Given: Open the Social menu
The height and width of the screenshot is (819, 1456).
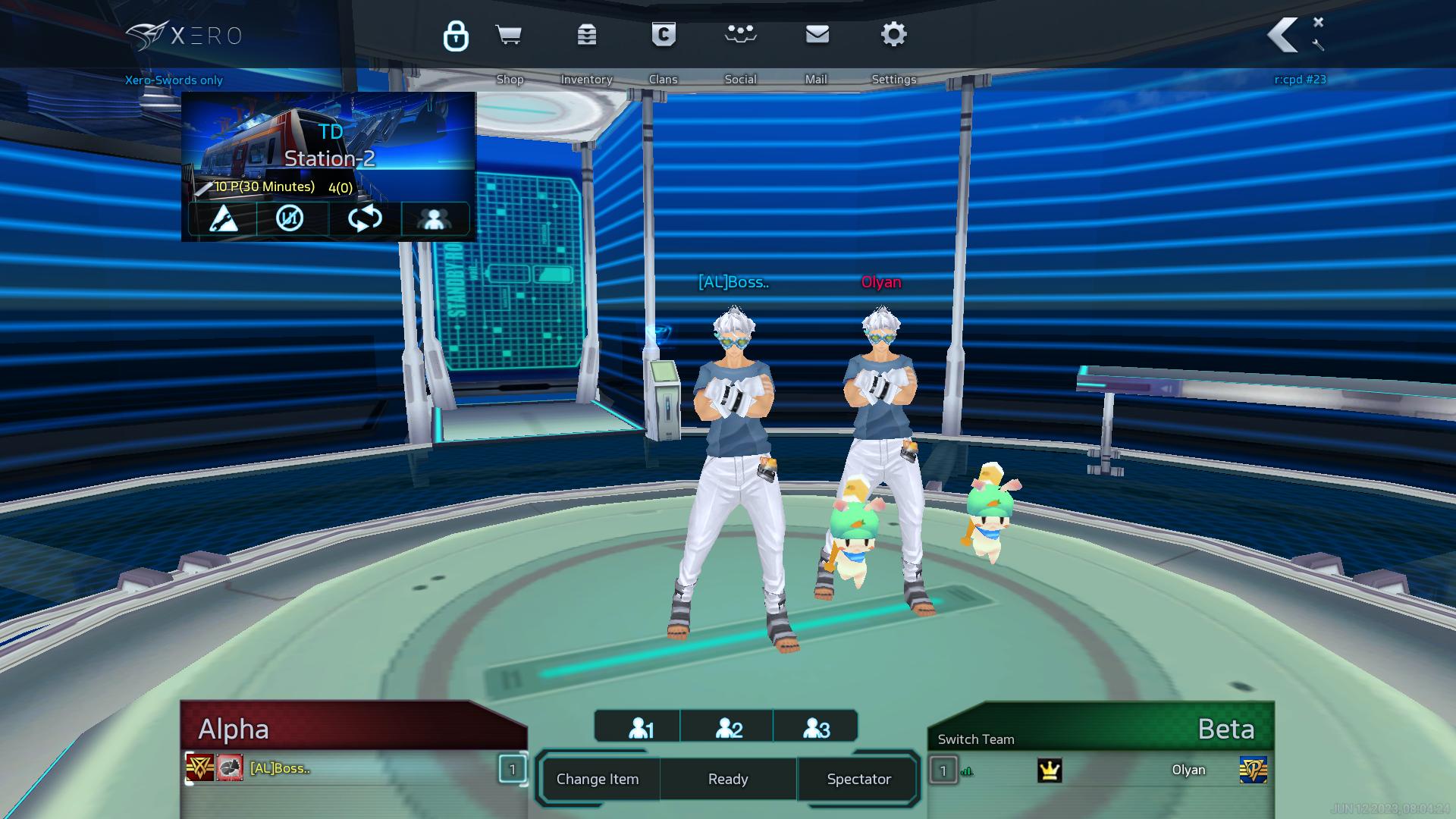Looking at the screenshot, I should [x=740, y=35].
